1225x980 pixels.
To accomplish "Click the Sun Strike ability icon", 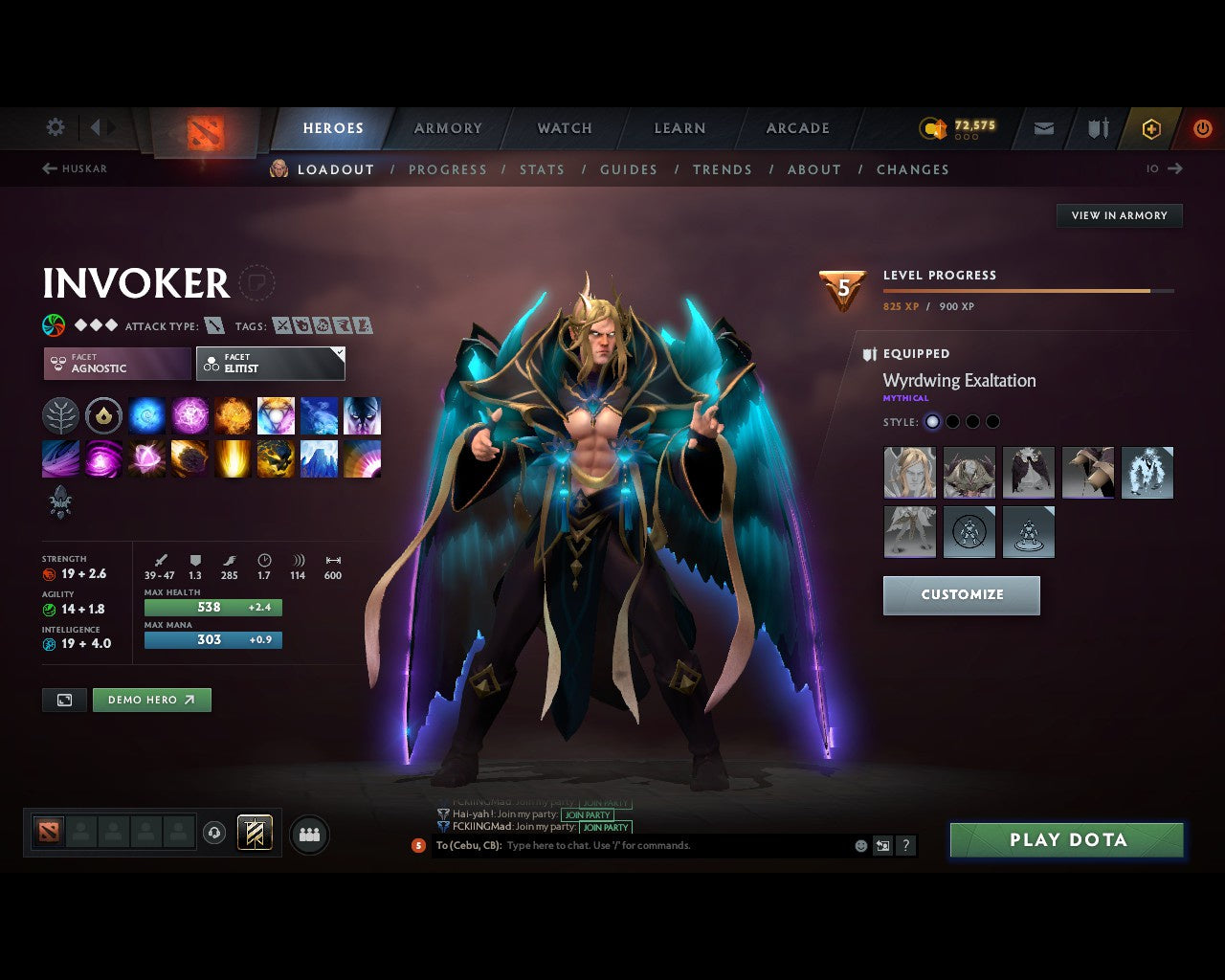I will pos(232,458).
